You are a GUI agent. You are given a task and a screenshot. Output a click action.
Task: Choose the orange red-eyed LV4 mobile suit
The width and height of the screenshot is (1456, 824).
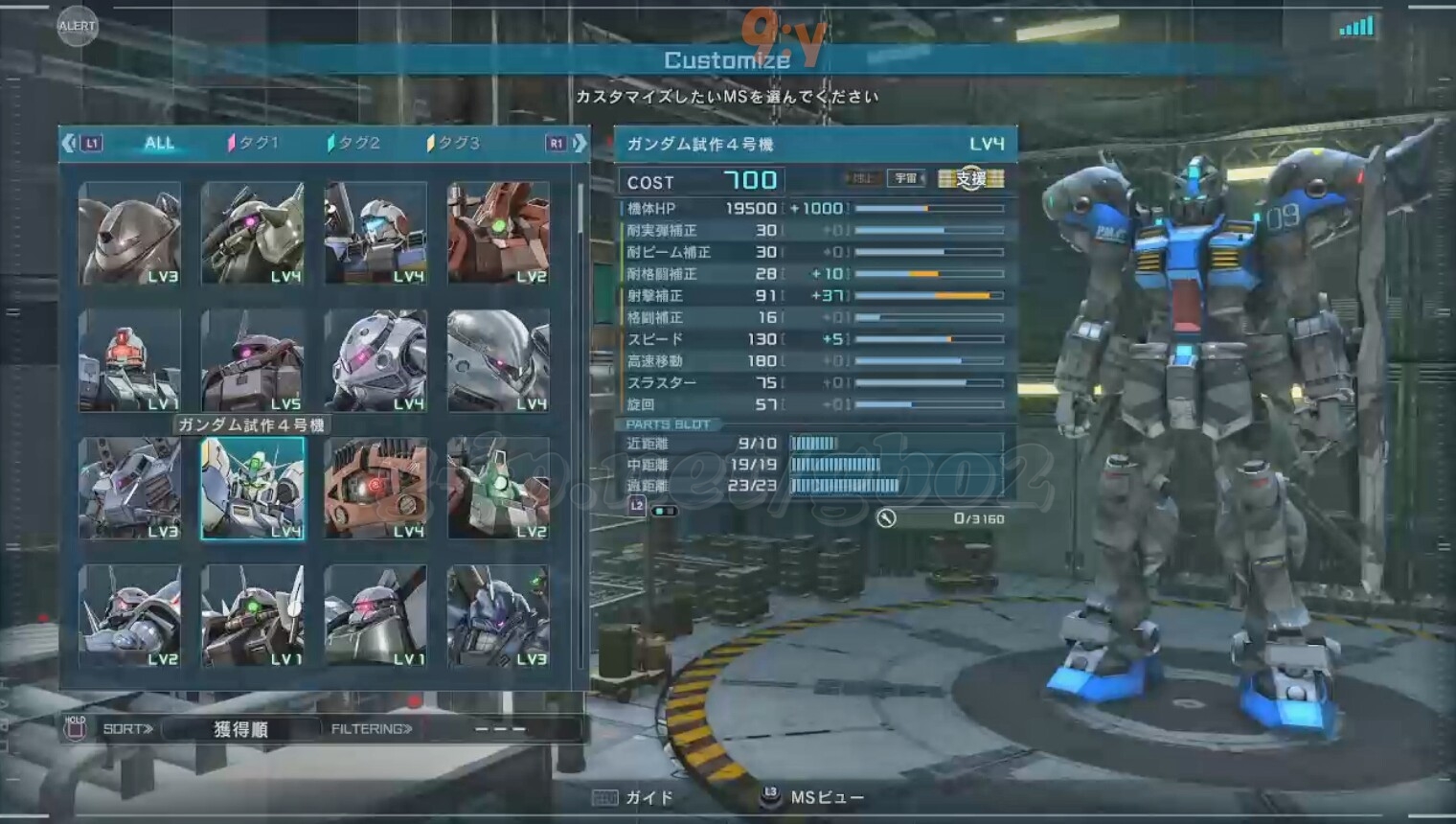coord(375,489)
